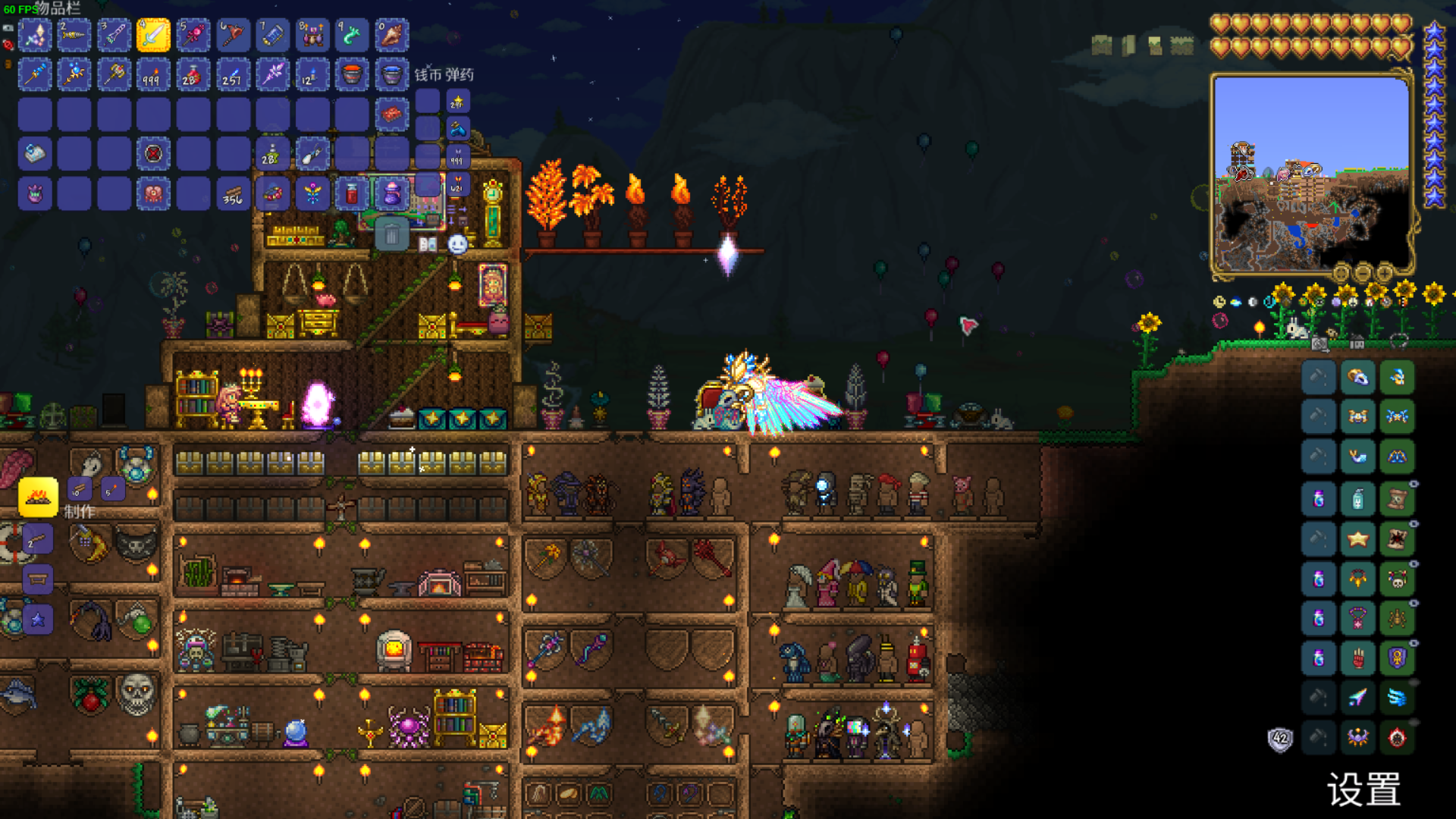The width and height of the screenshot is (1456, 819).
Task: Zoom in the minimap with plus button
Action: (x=1384, y=273)
